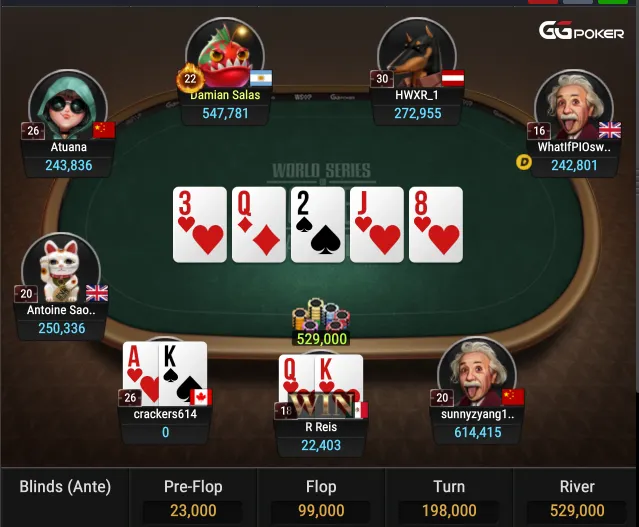
Task: Click the GGPoker logo
Action: (x=582, y=31)
